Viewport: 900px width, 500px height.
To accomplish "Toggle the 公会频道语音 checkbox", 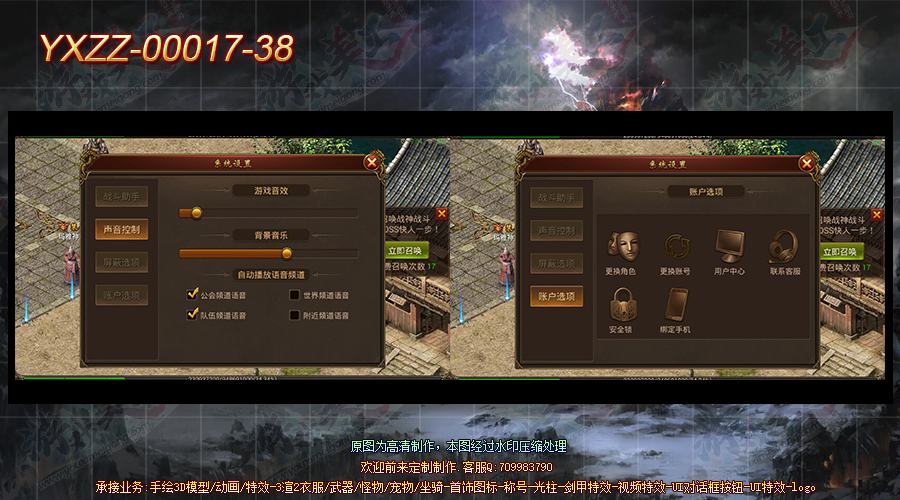I will point(193,295).
